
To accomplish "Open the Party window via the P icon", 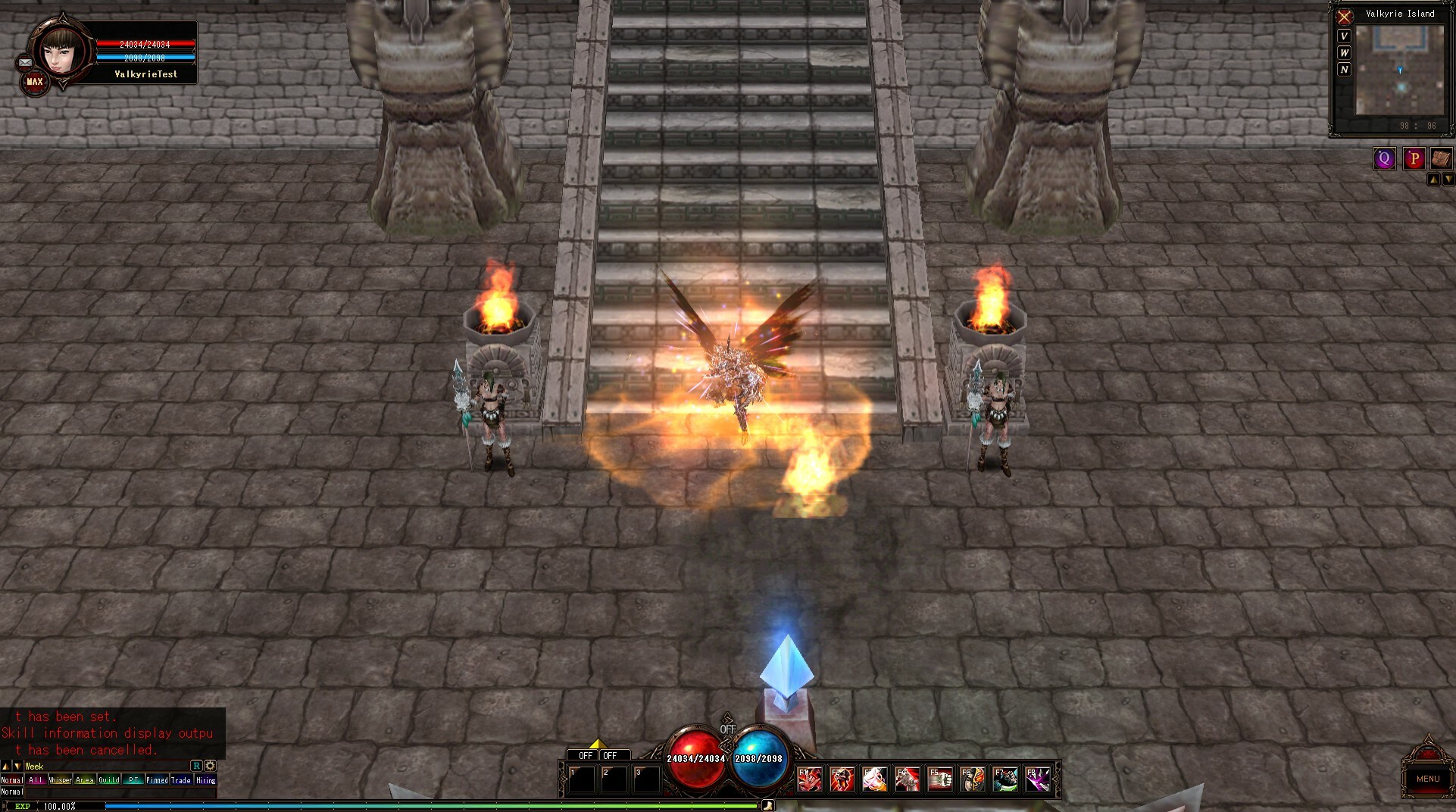I will pos(1413,158).
